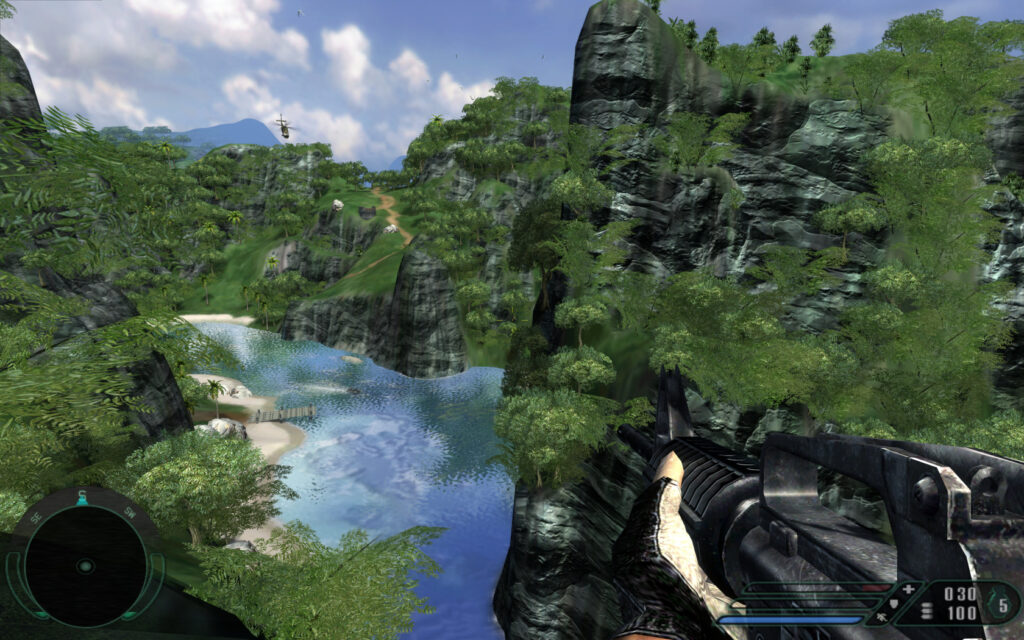1024x640 pixels.
Task: Click the circular radar minimap
Action: (85, 565)
